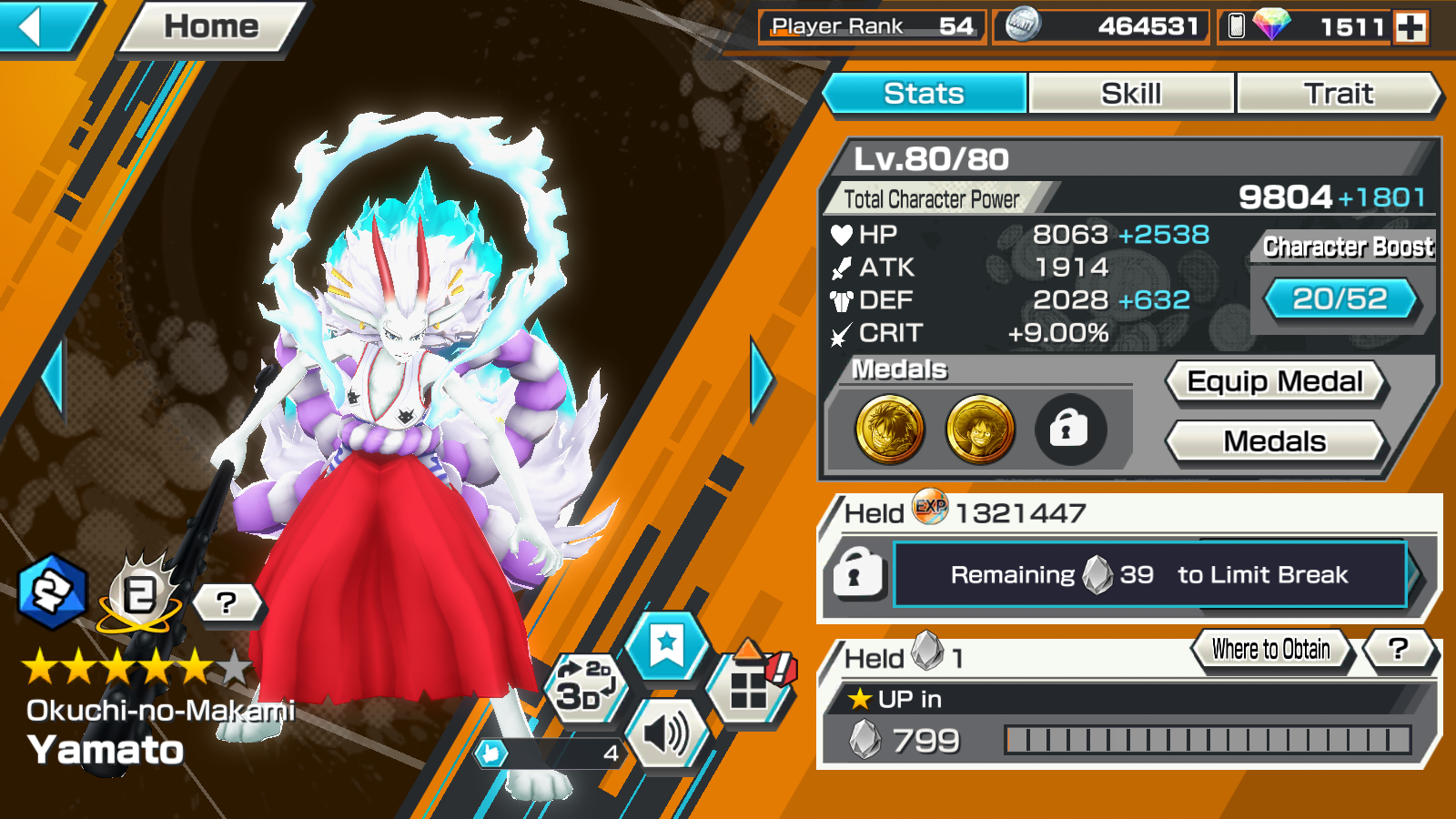This screenshot has width=1456, height=819.
Task: Tap the Equip Medal button
Action: pyautogui.click(x=1275, y=382)
